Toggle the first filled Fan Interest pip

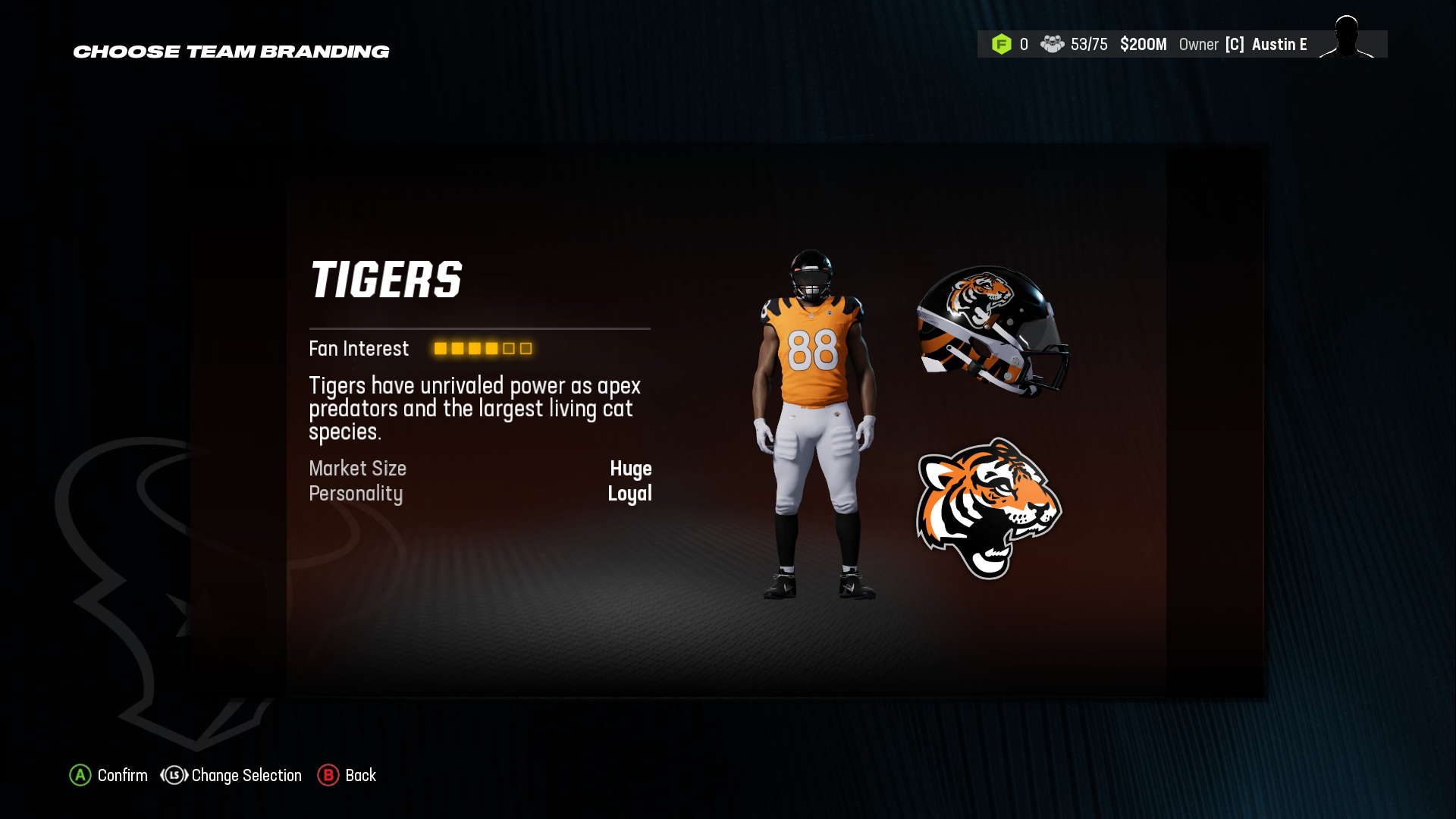pyautogui.click(x=440, y=349)
